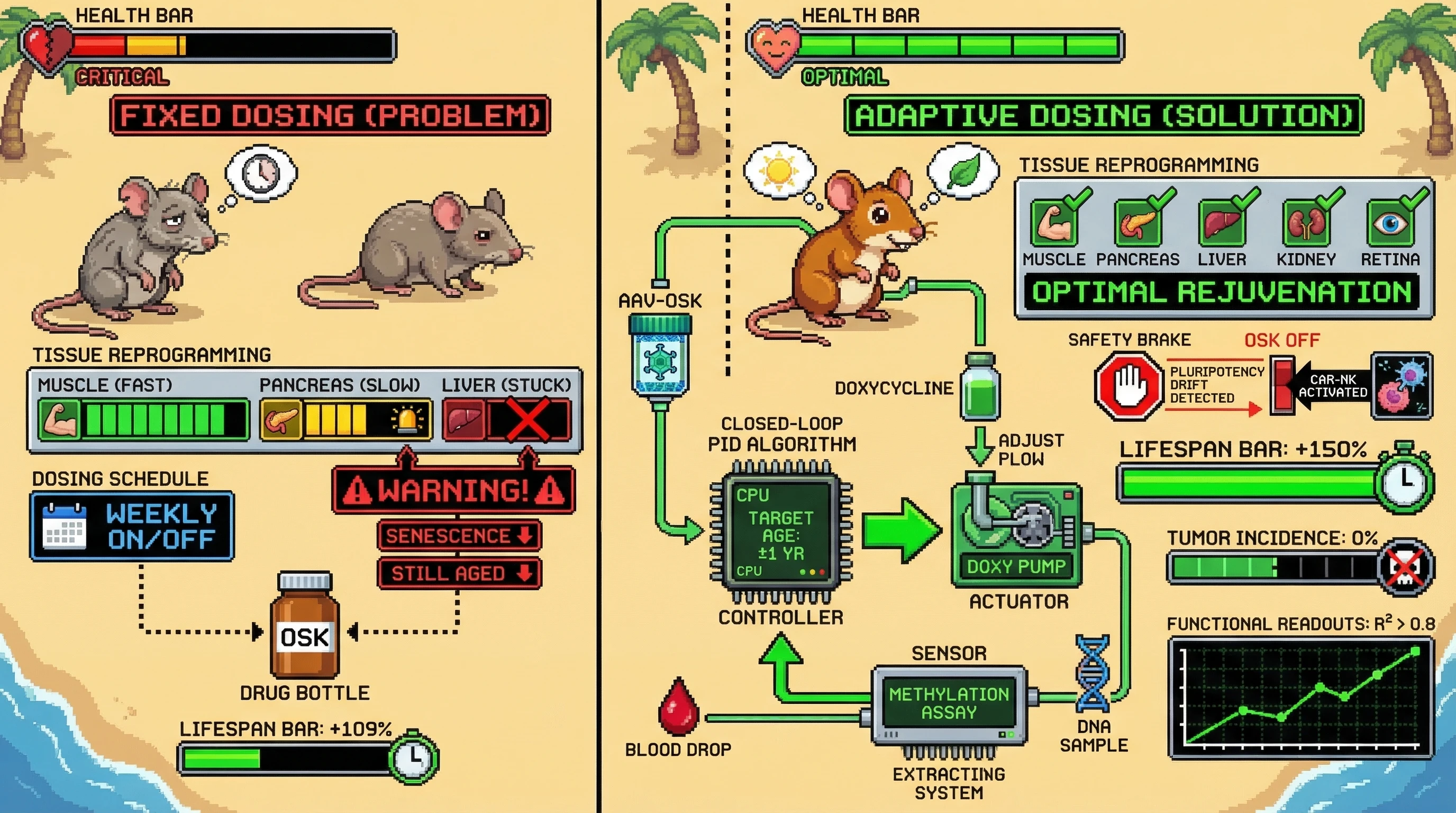Select the Liver (Stuck) red X icon
The height and width of the screenshot is (813, 1456).
(528, 419)
